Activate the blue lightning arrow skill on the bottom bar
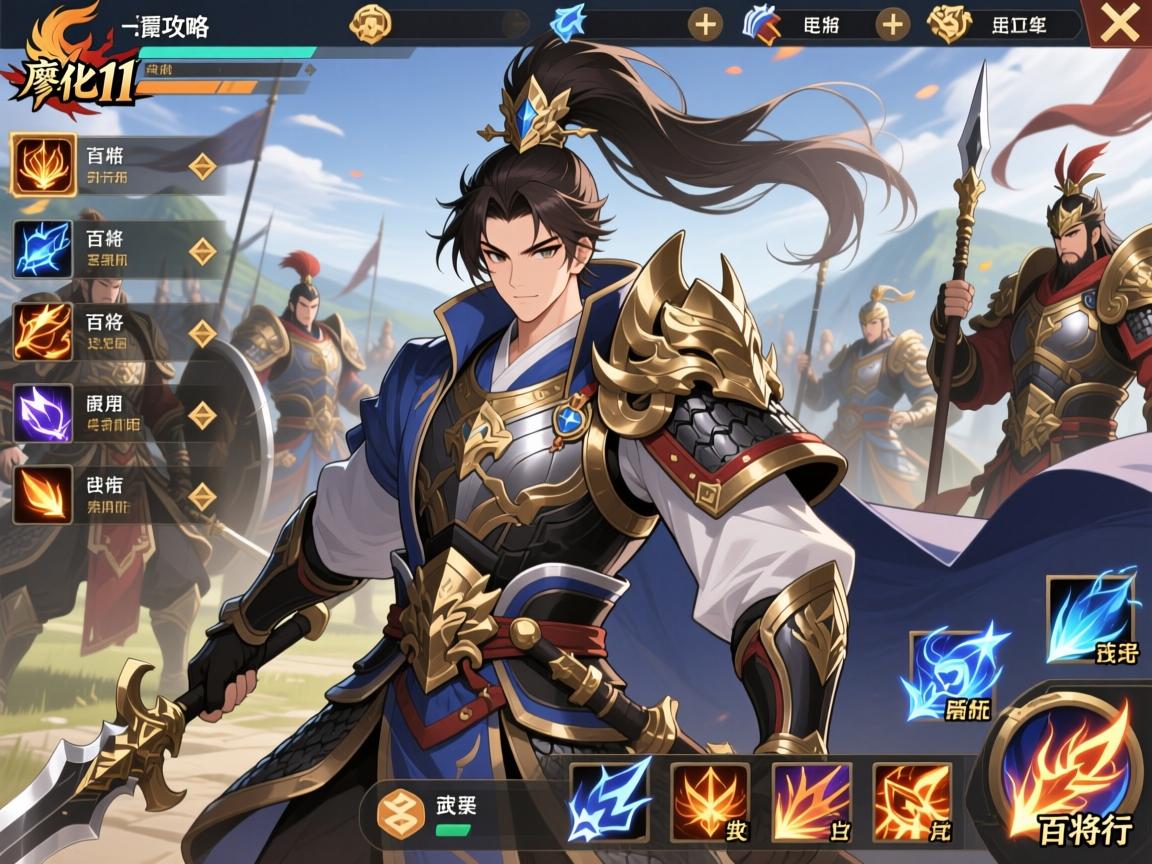1152x864 pixels. (609, 801)
